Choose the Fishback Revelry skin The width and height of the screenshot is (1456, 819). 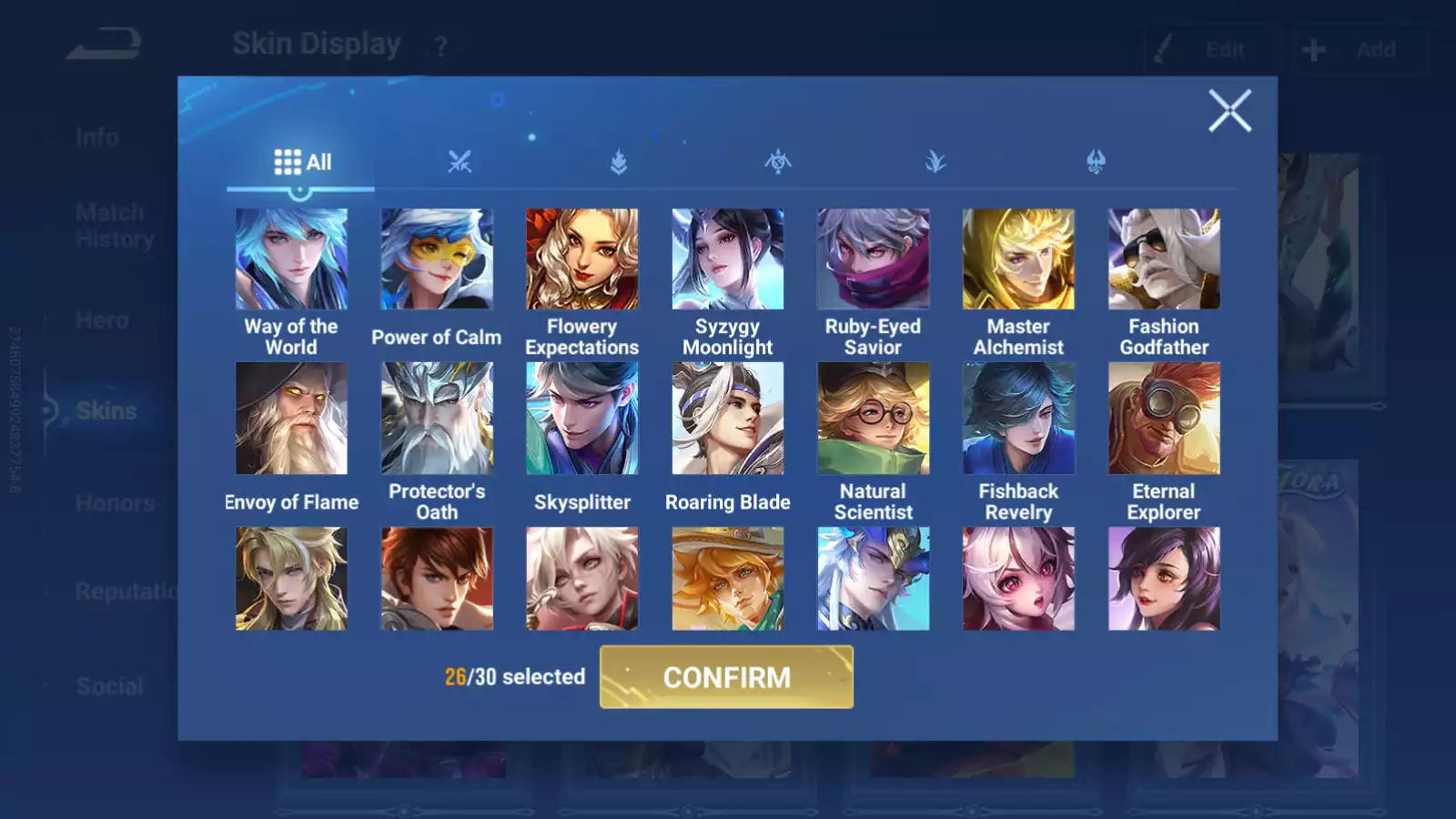pos(1018,419)
